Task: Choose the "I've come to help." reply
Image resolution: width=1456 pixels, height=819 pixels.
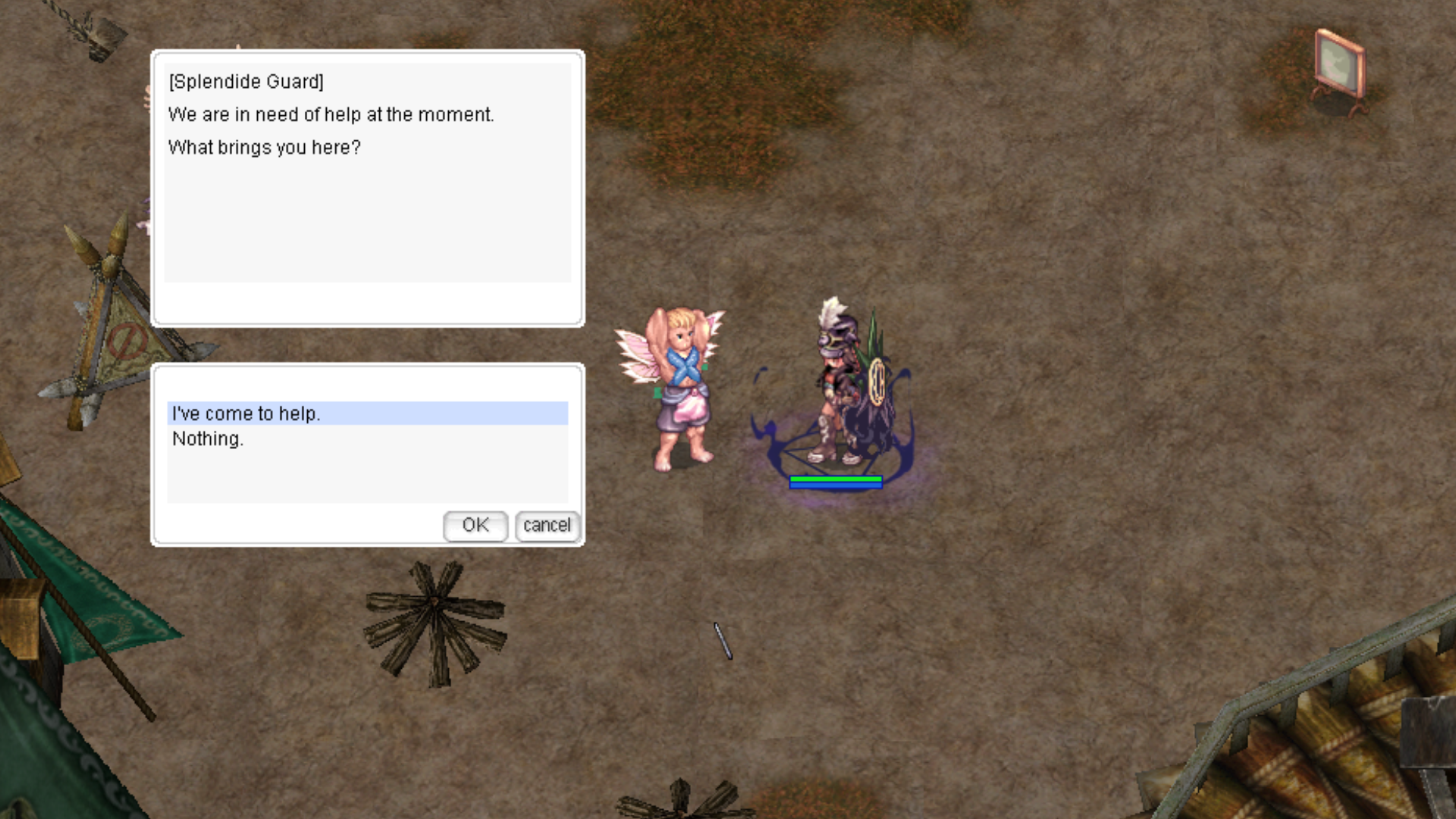Action: 246,413
